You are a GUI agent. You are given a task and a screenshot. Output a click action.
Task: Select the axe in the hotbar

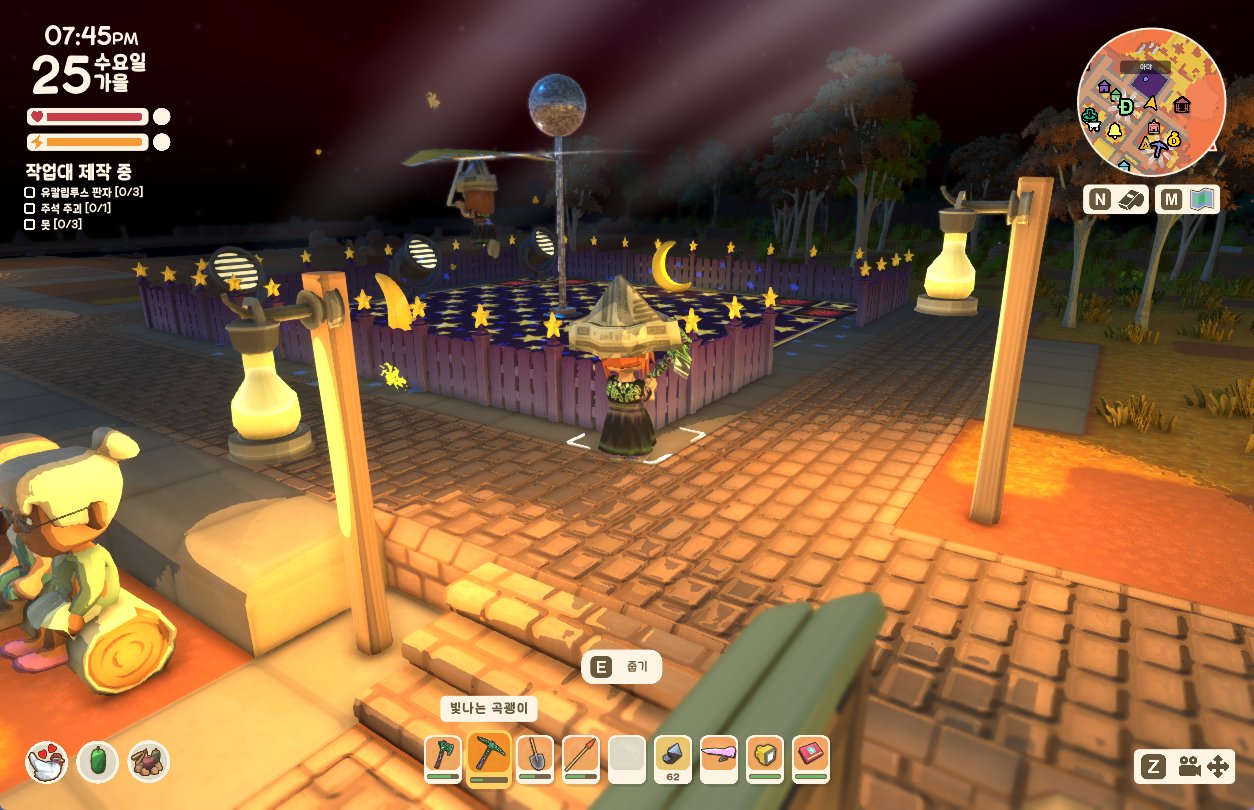click(x=442, y=756)
